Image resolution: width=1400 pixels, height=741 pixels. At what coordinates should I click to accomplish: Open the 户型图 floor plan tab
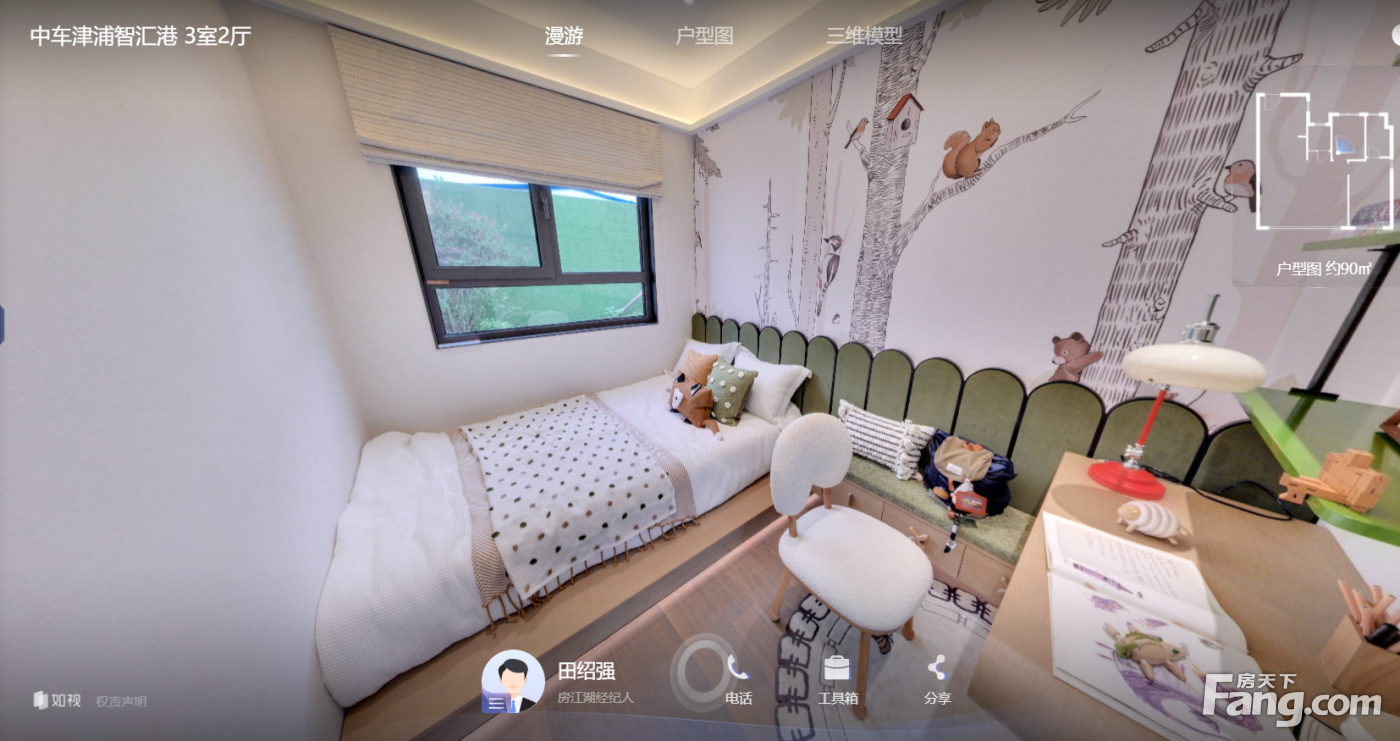pos(704,36)
